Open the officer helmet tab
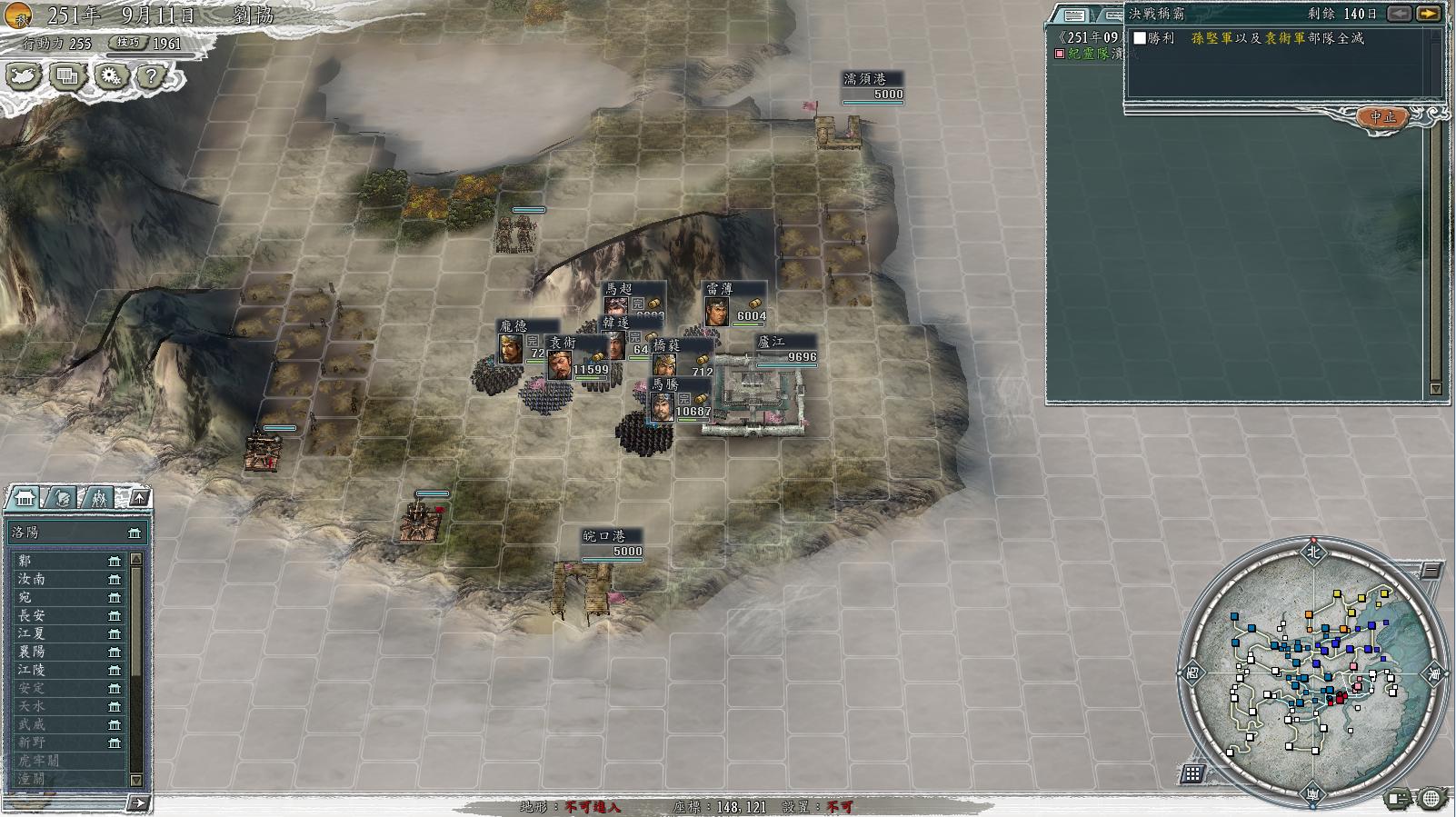The height and width of the screenshot is (817, 1456). tap(62, 497)
